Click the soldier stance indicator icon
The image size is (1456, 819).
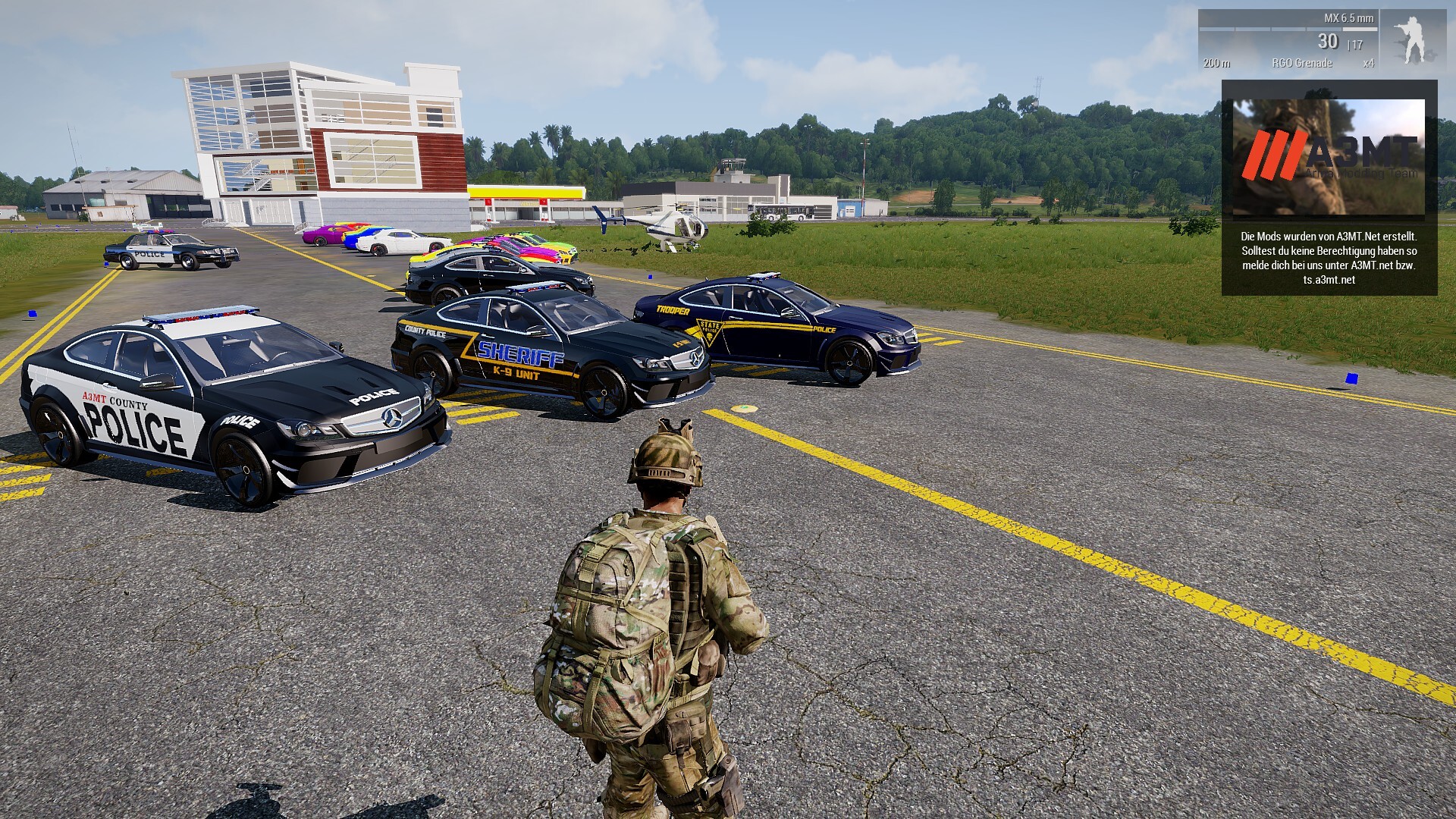tap(1413, 40)
